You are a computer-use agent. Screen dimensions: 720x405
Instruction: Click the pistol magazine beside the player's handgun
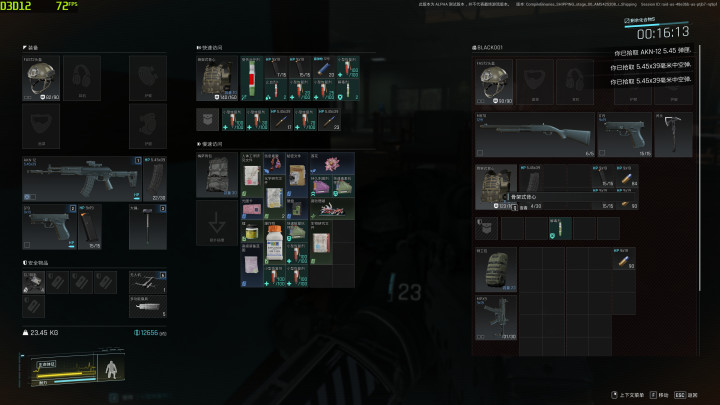[x=88, y=227]
